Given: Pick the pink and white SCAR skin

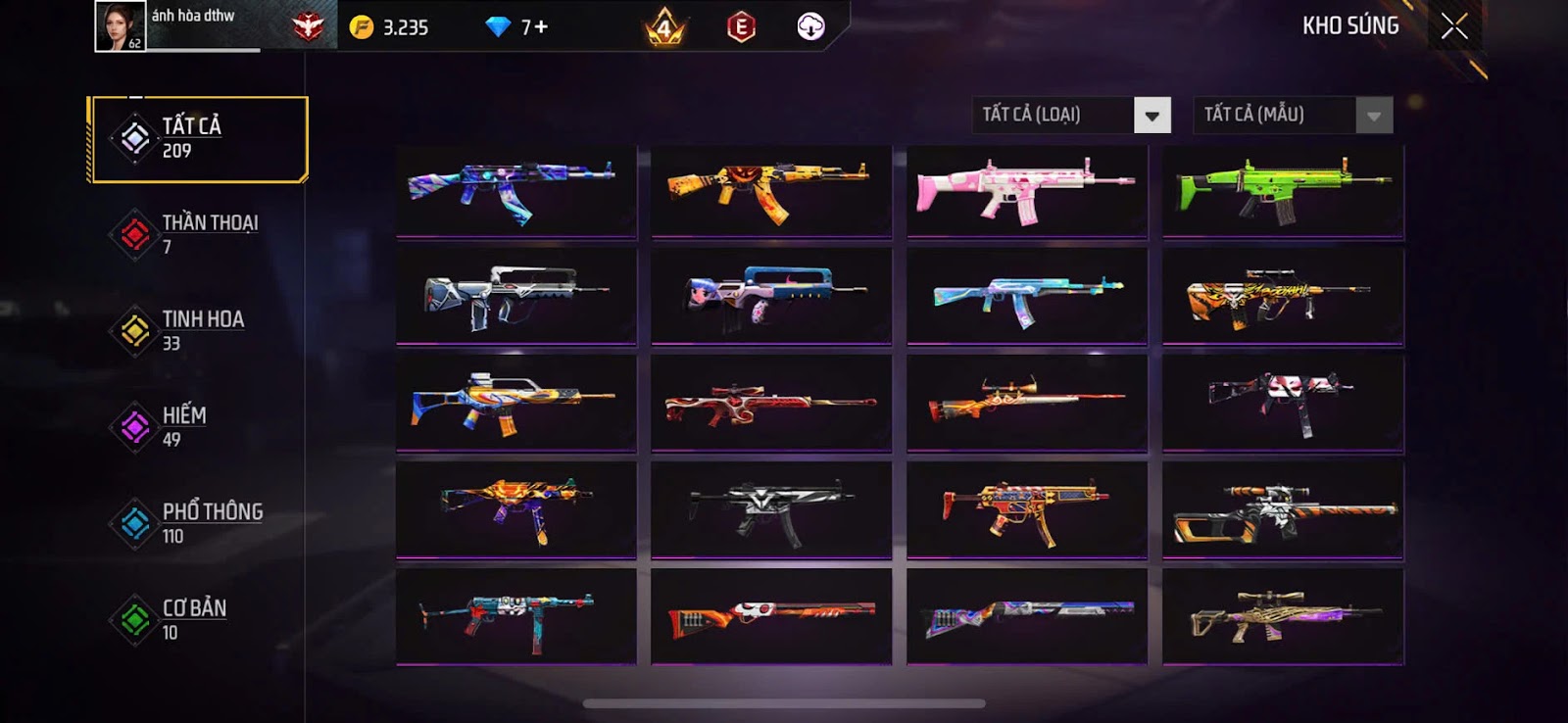Looking at the screenshot, I should click(x=1027, y=191).
